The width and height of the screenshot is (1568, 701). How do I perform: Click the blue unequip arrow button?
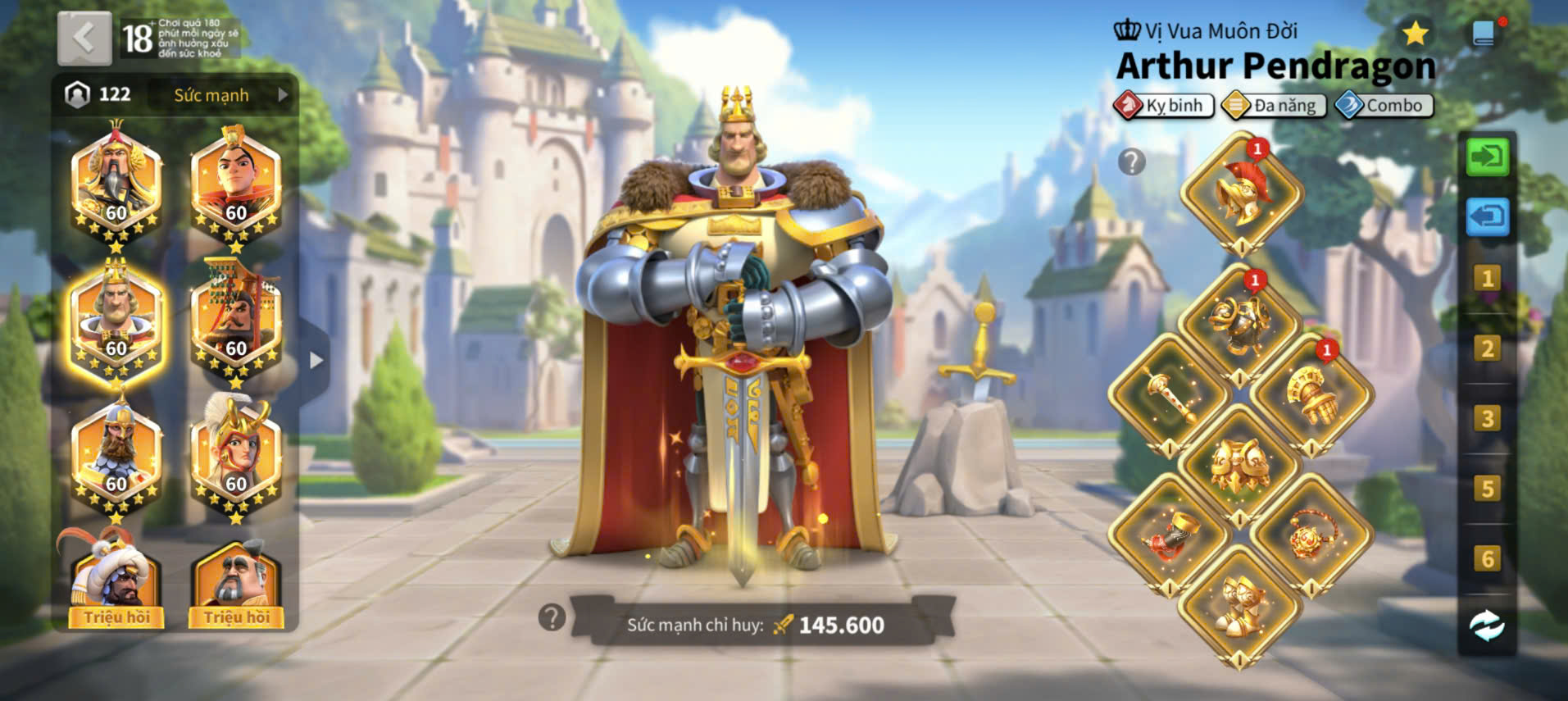point(1487,217)
